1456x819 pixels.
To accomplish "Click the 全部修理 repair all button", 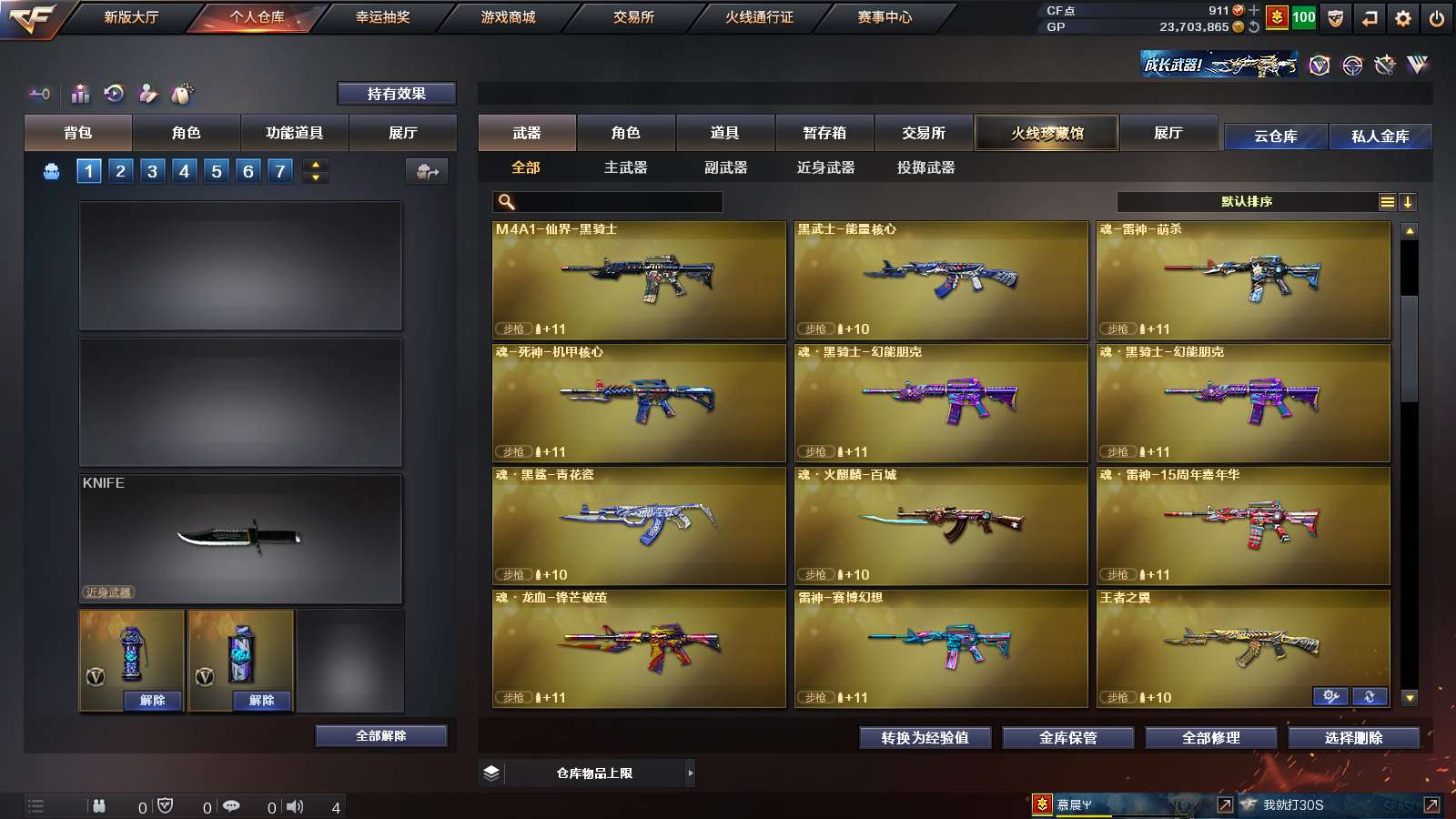I will pos(1210,738).
